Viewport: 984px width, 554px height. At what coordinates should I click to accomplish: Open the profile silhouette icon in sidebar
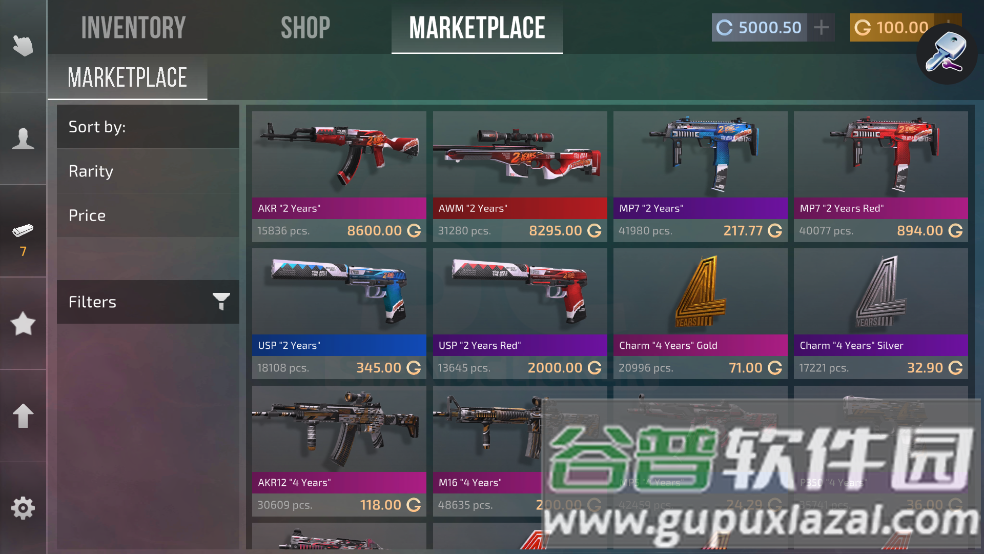click(x=23, y=138)
